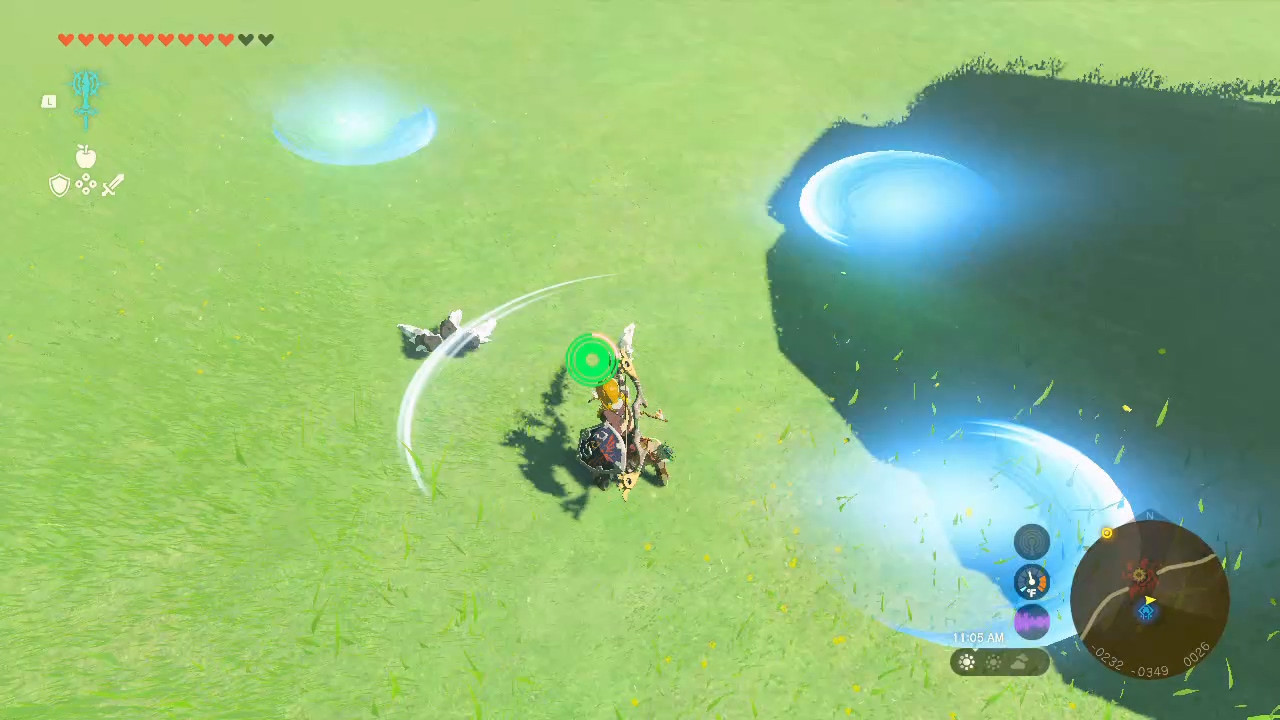Image resolution: width=1280 pixels, height=720 pixels.
Task: Select the shield equipment icon
Action: [x=59, y=185]
